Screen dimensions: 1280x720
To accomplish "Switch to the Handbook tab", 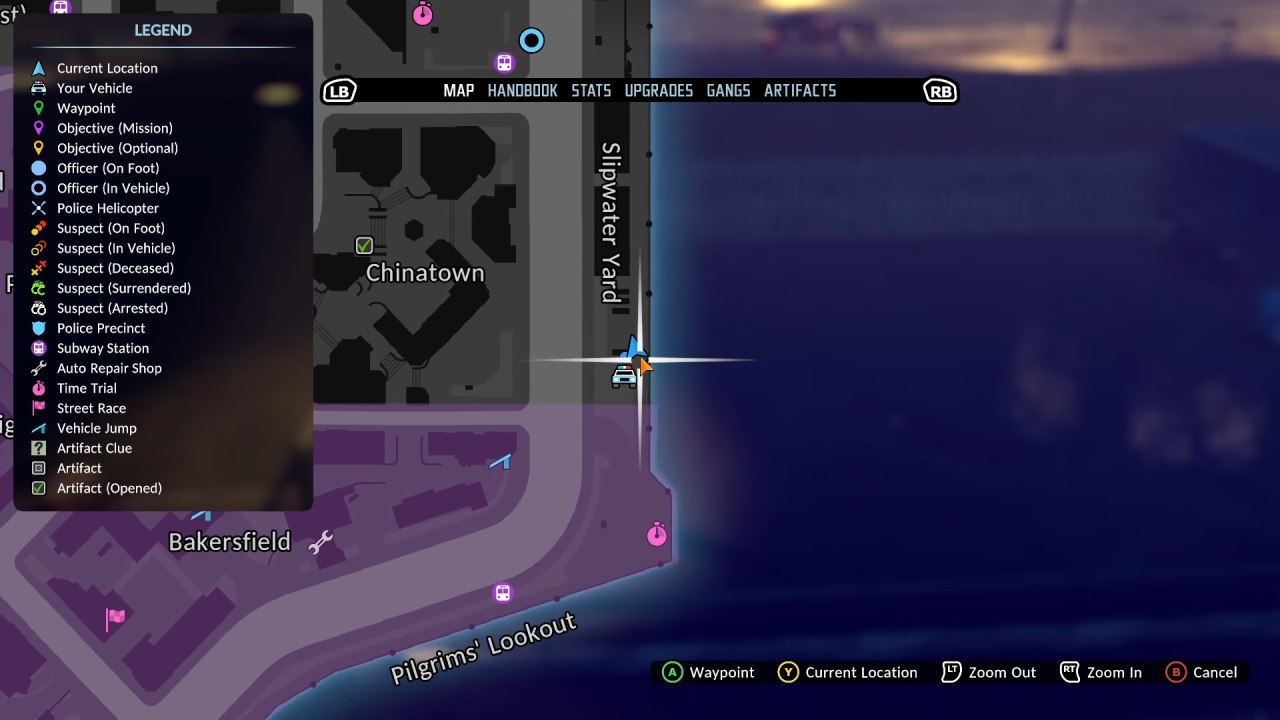I will 522,91.
